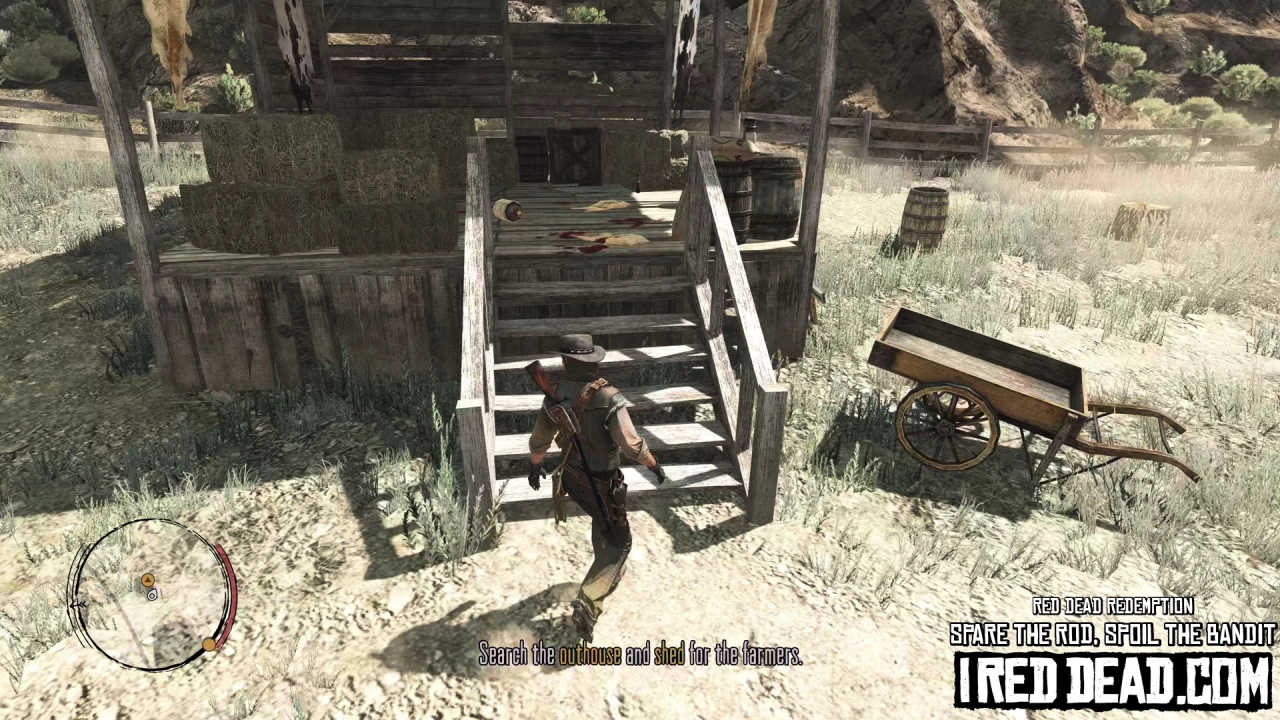Click the 'Search the outhouse' objective prompt
1280x720 pixels.
click(640, 657)
